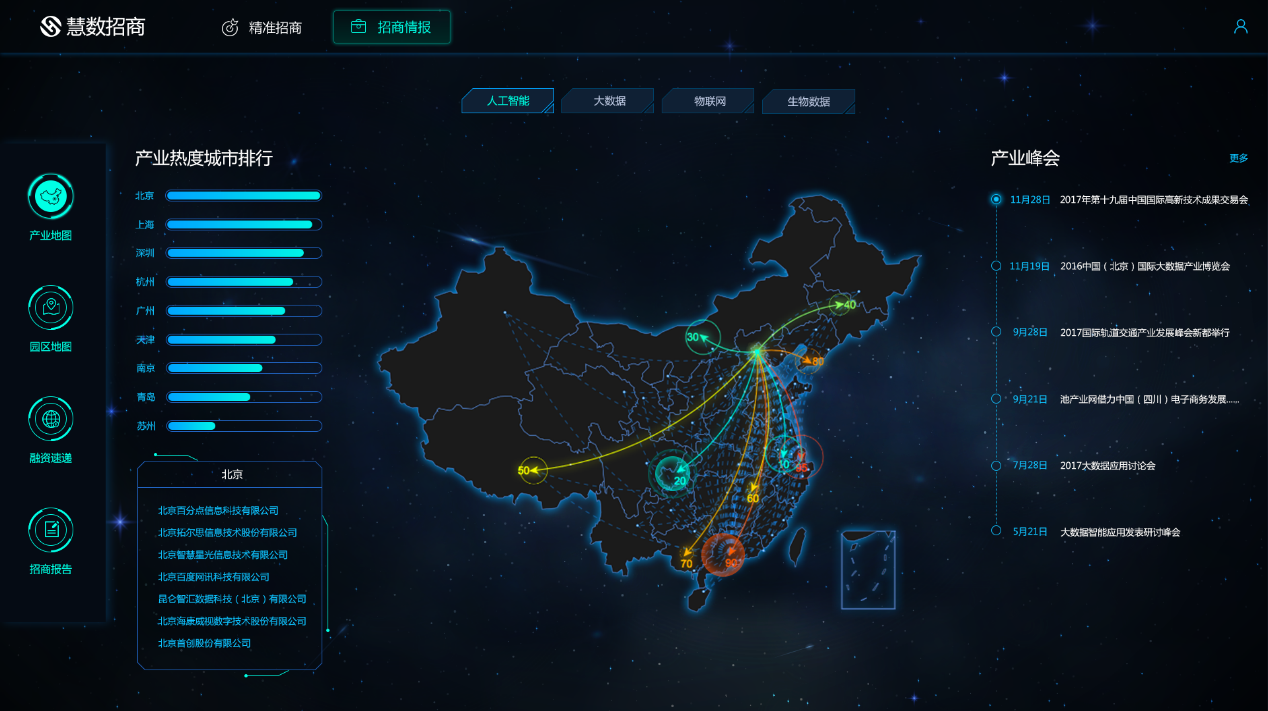The width and height of the screenshot is (1268, 711).
Task: Open 北京百度网讯科技有限公司 company link
Action: point(214,577)
